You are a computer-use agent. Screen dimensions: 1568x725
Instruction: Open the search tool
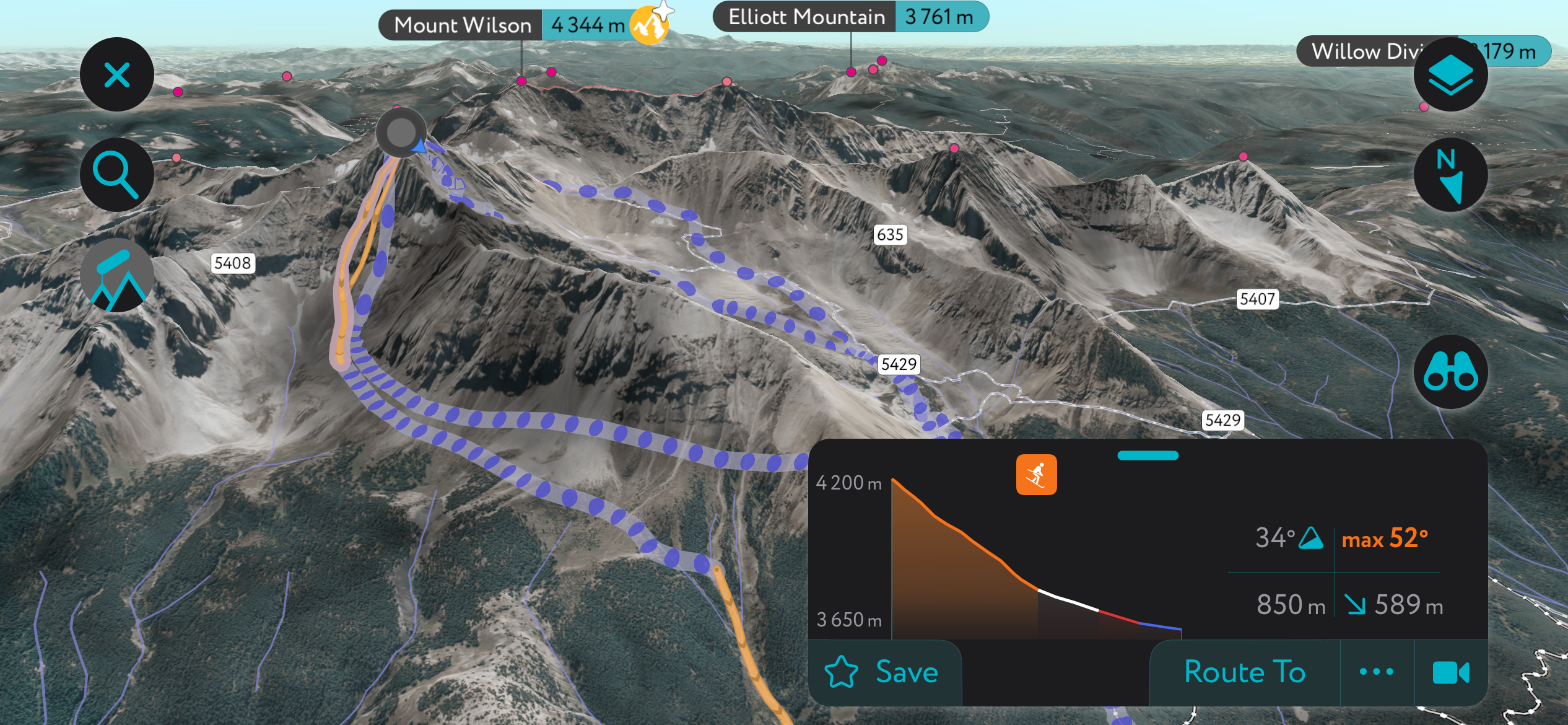(x=116, y=174)
